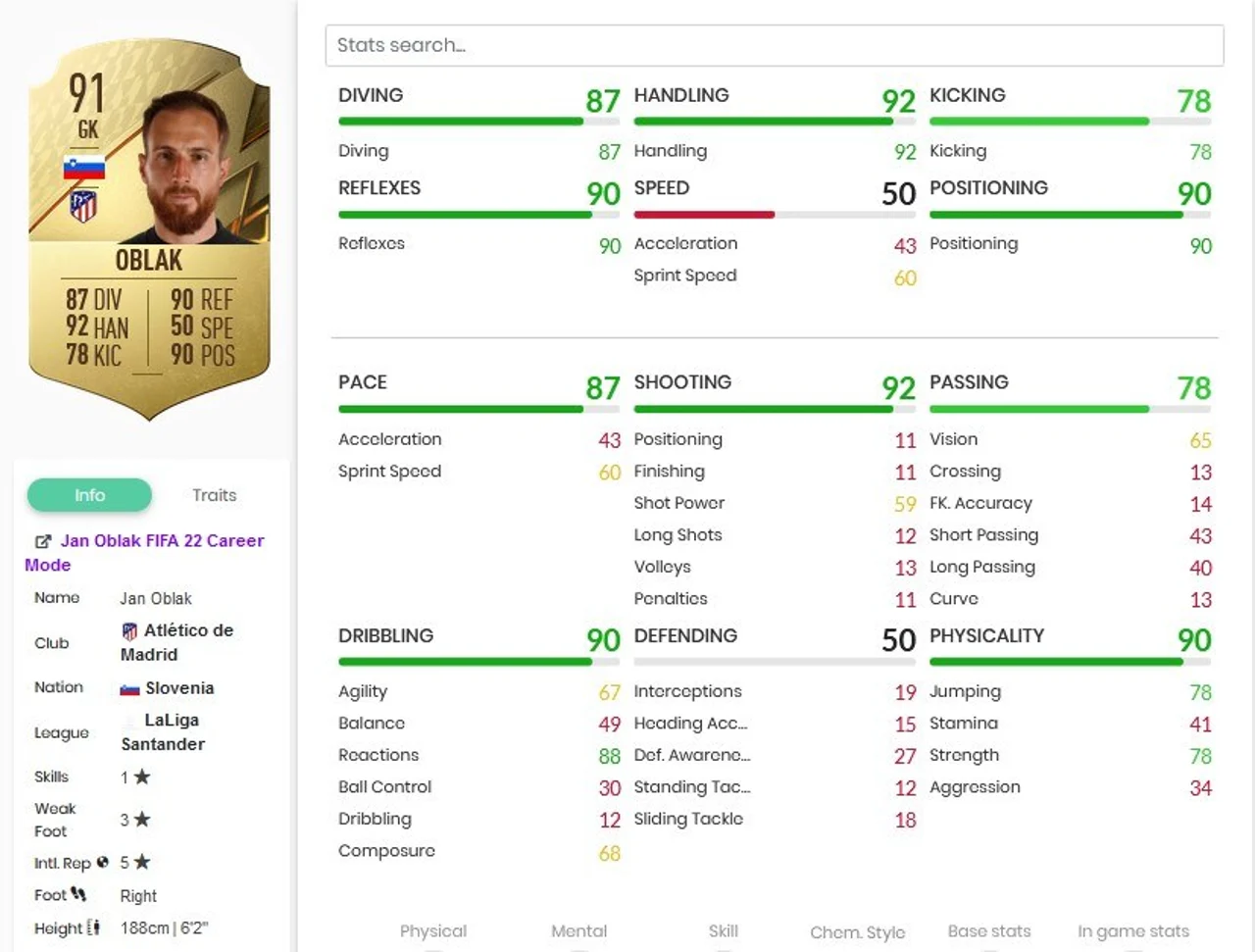Click the Slovenia flag on the gold player card

86,166
